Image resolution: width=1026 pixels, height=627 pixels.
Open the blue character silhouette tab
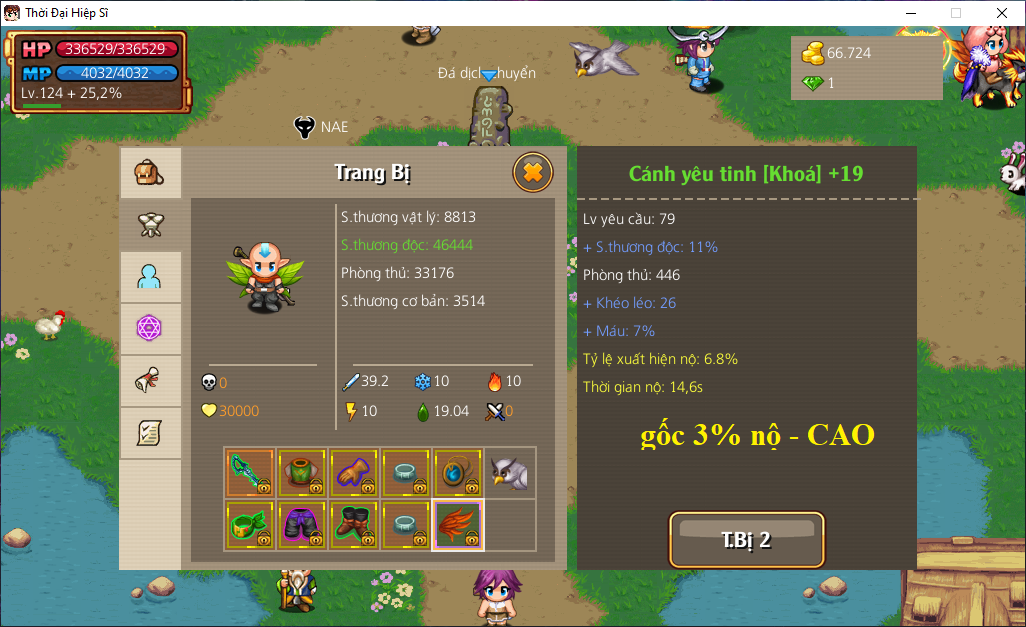[x=150, y=277]
